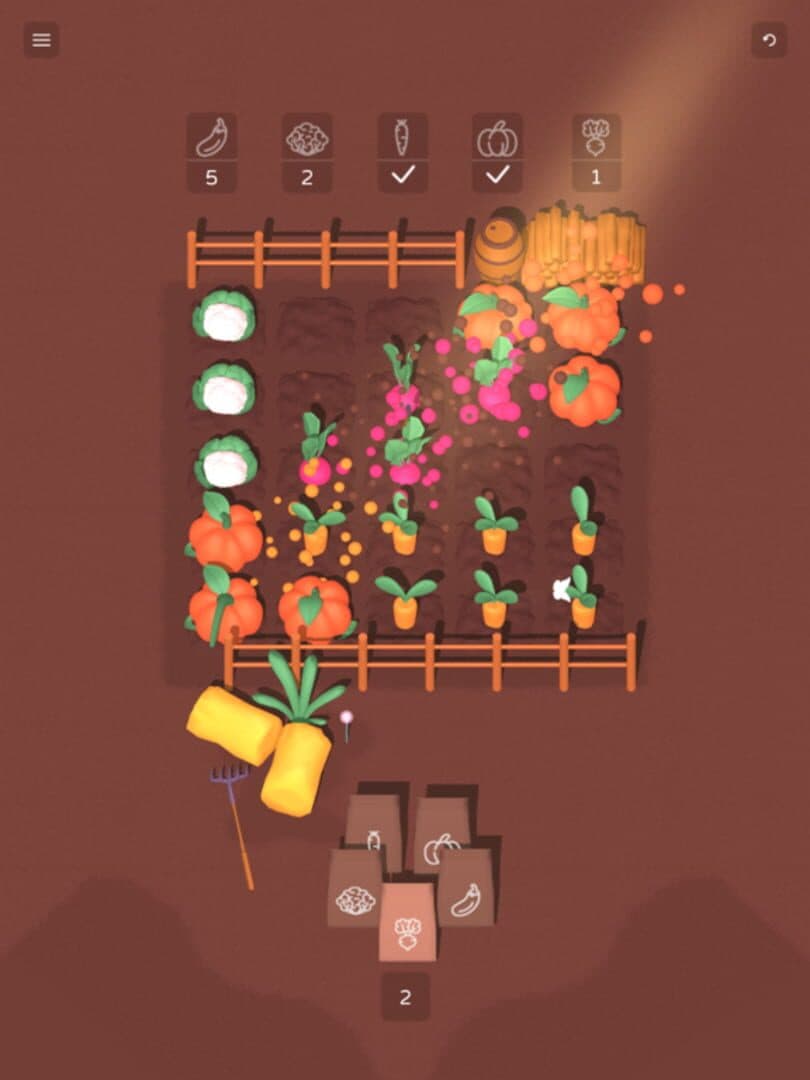Click the completed pumpkin objective icon

(497, 137)
